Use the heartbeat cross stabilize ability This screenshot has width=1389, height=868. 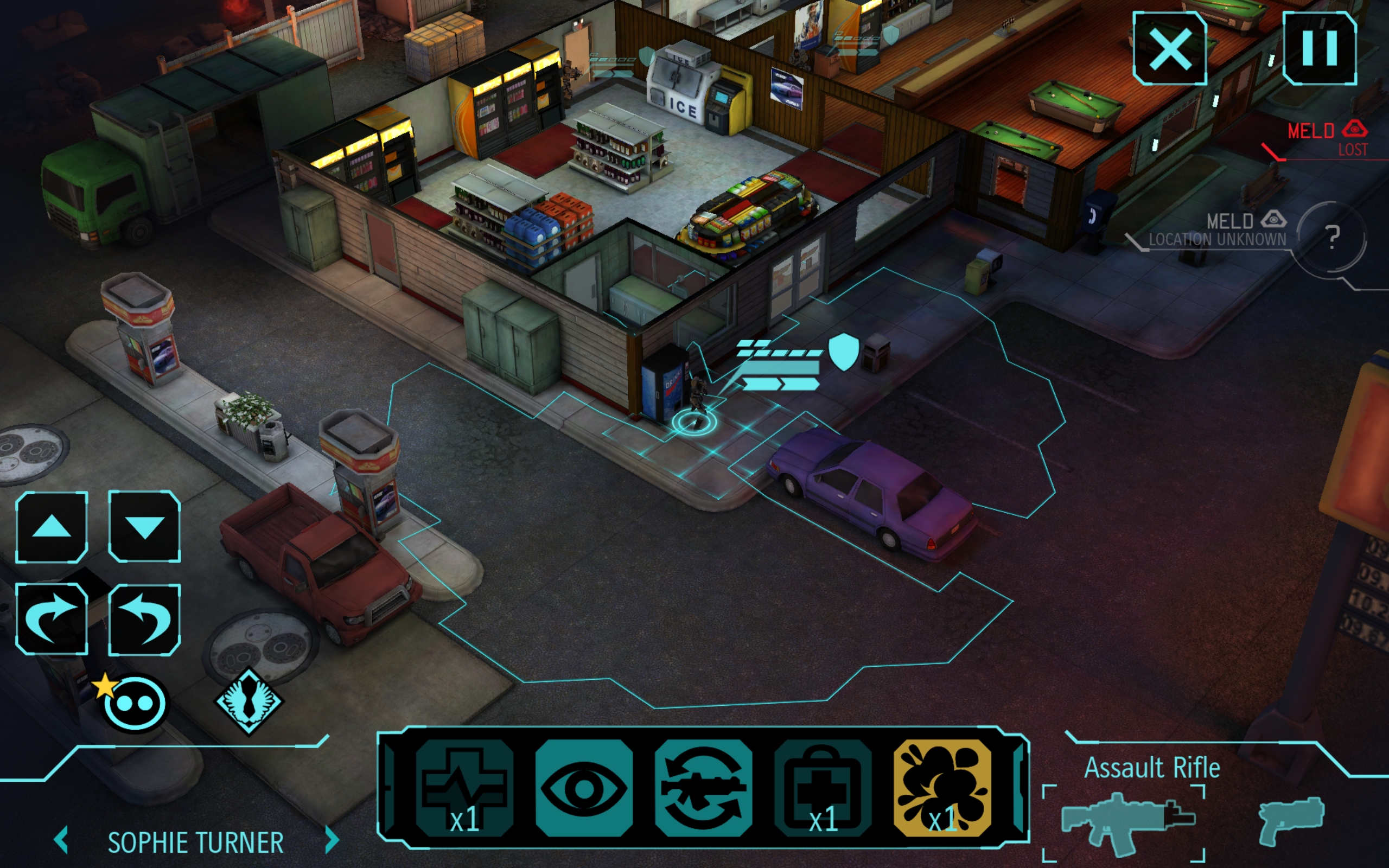click(464, 788)
